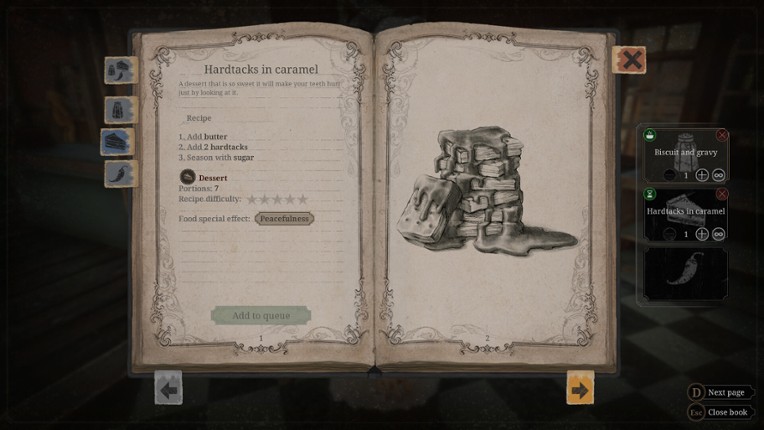Click the Peacefulness special effect tag
Image resolution: width=764 pixels, height=430 pixels.
284,218
